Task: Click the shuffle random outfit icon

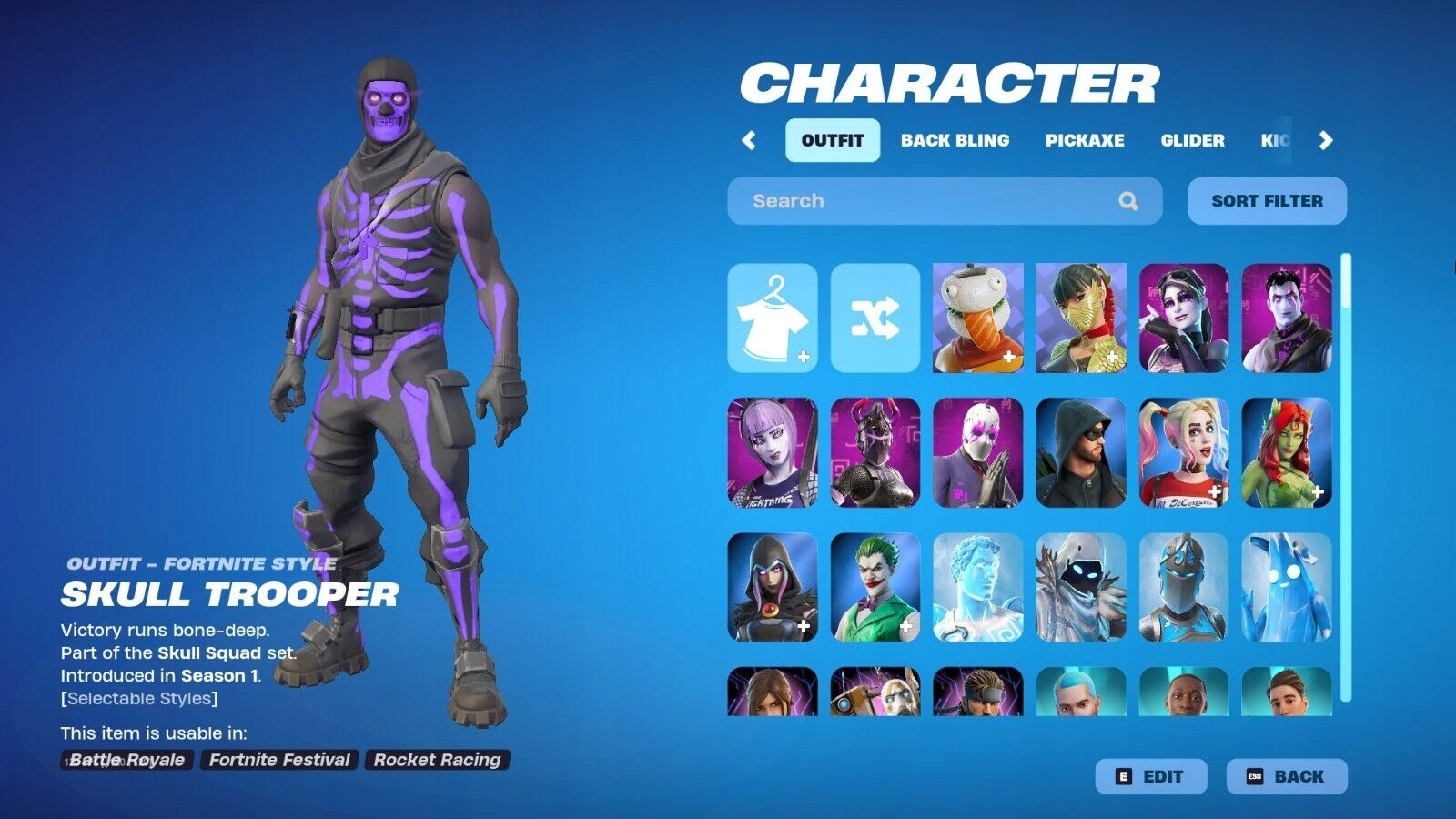Action: pyautogui.click(x=875, y=318)
